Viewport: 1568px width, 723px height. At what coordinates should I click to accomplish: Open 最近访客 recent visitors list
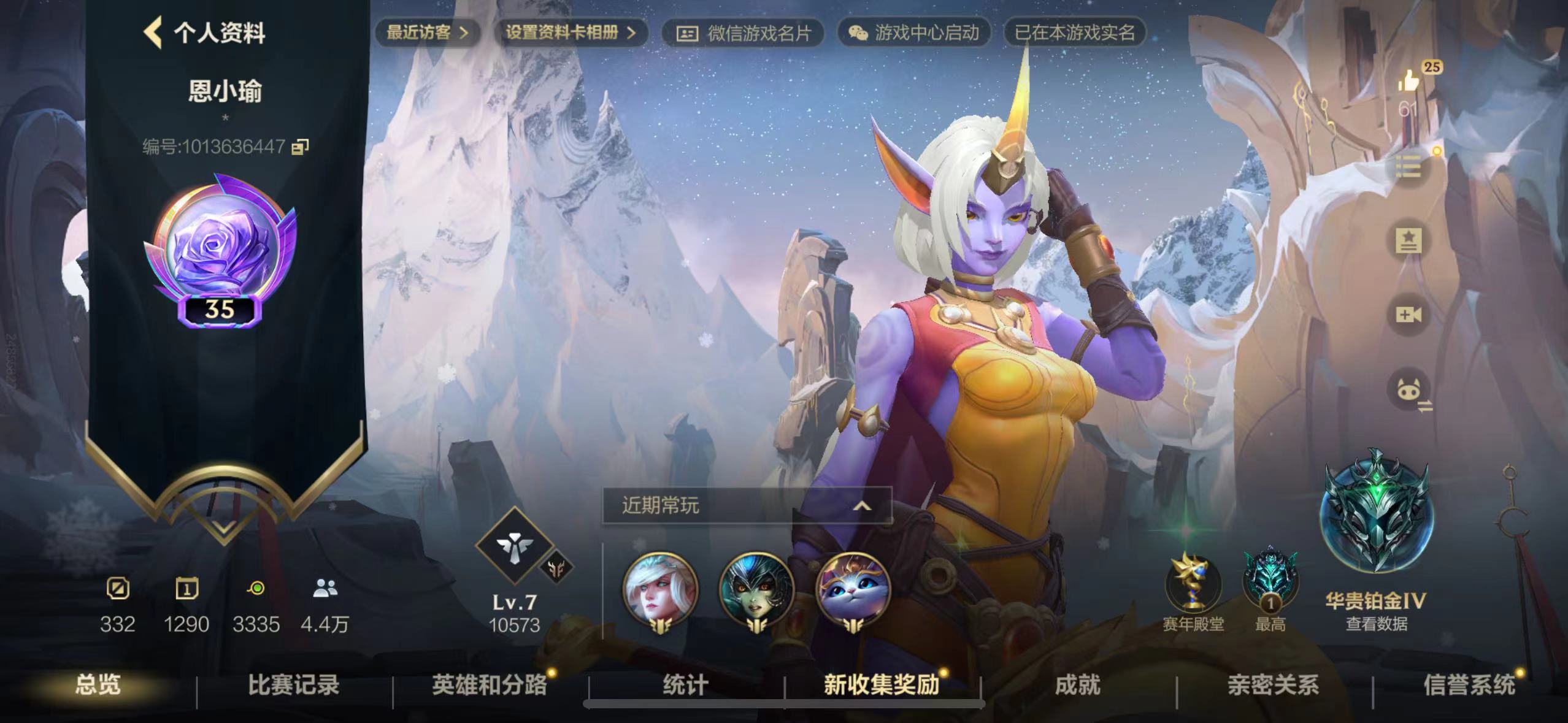tap(427, 33)
